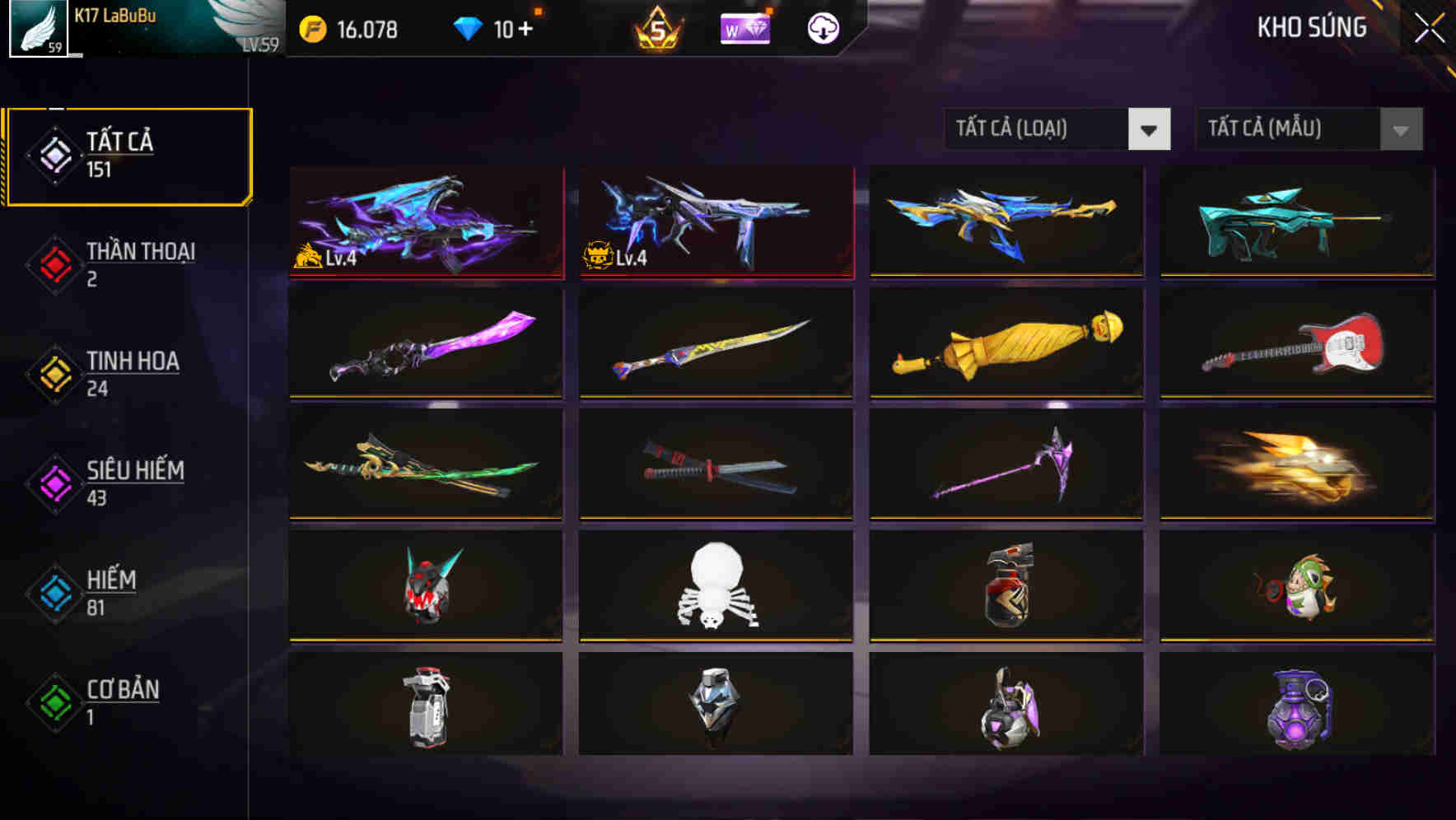Close the KHO SÚNG screen
Viewport: 1456px width, 820px height.
point(1430,27)
